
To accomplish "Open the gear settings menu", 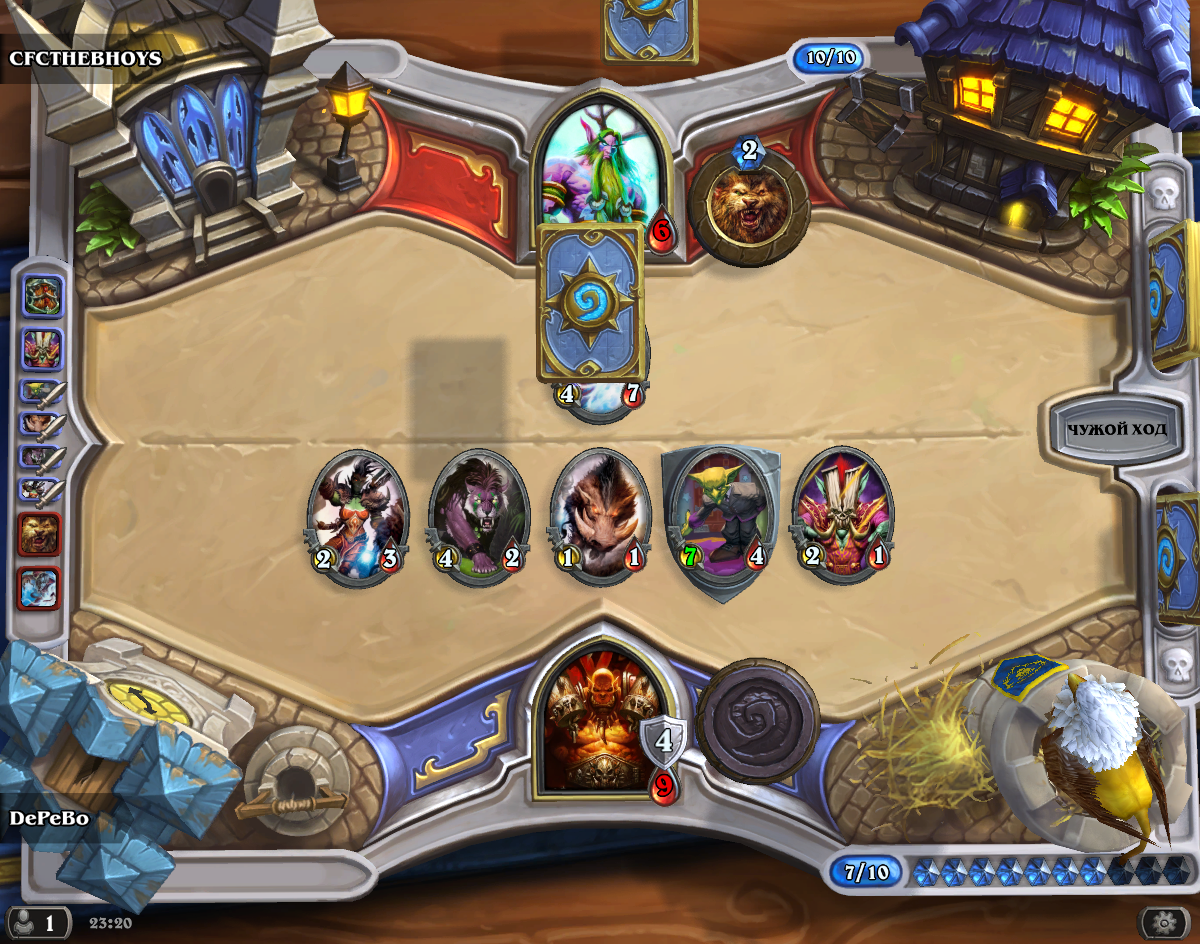I will click(1163, 920).
